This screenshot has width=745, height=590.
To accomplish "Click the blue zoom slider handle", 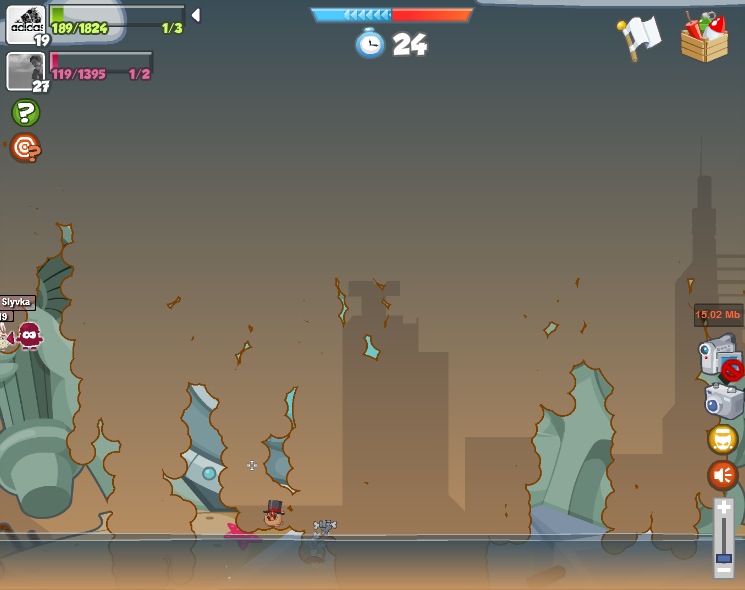I will coord(724,556).
